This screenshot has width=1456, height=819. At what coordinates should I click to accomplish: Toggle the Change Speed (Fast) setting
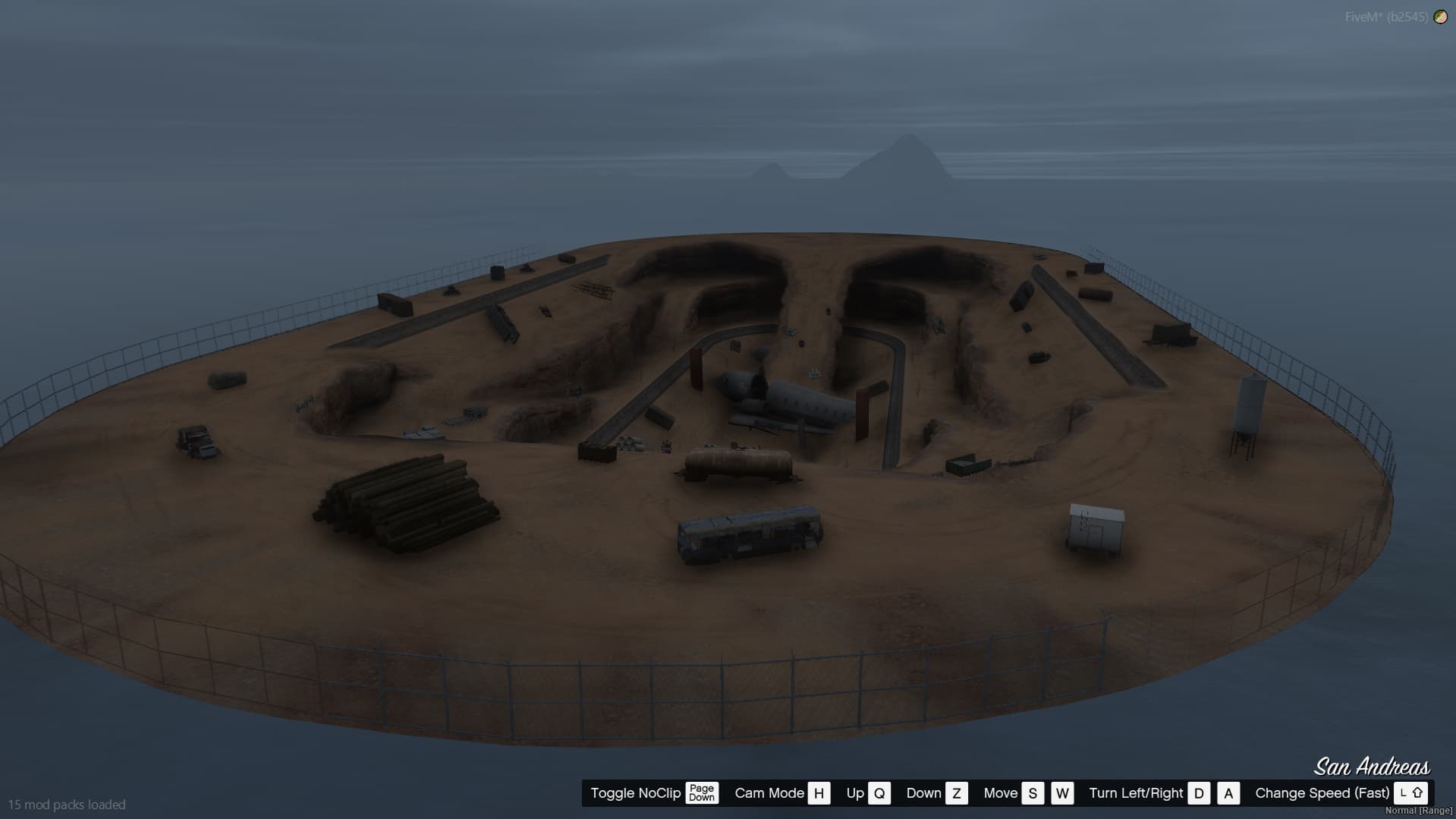(x=1322, y=792)
